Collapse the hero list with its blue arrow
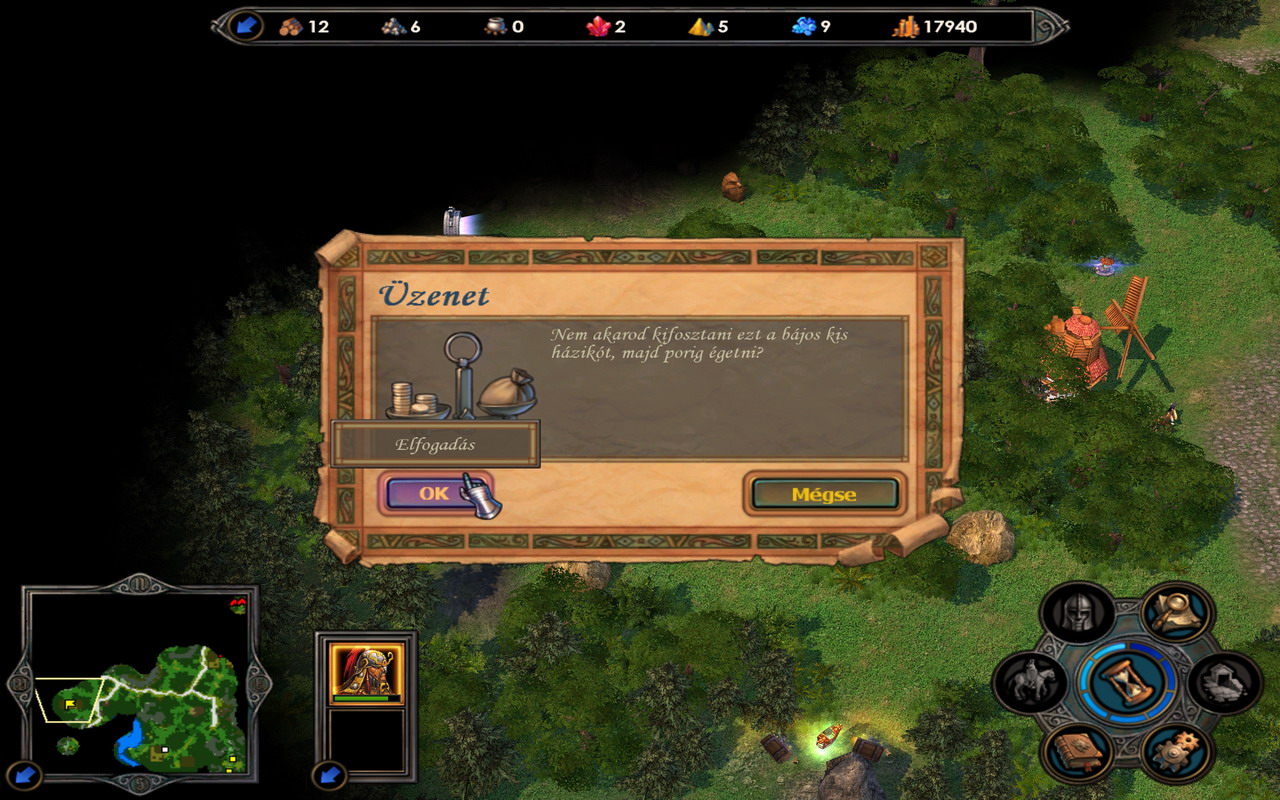Screen dimensions: 1280x800 [328, 774]
